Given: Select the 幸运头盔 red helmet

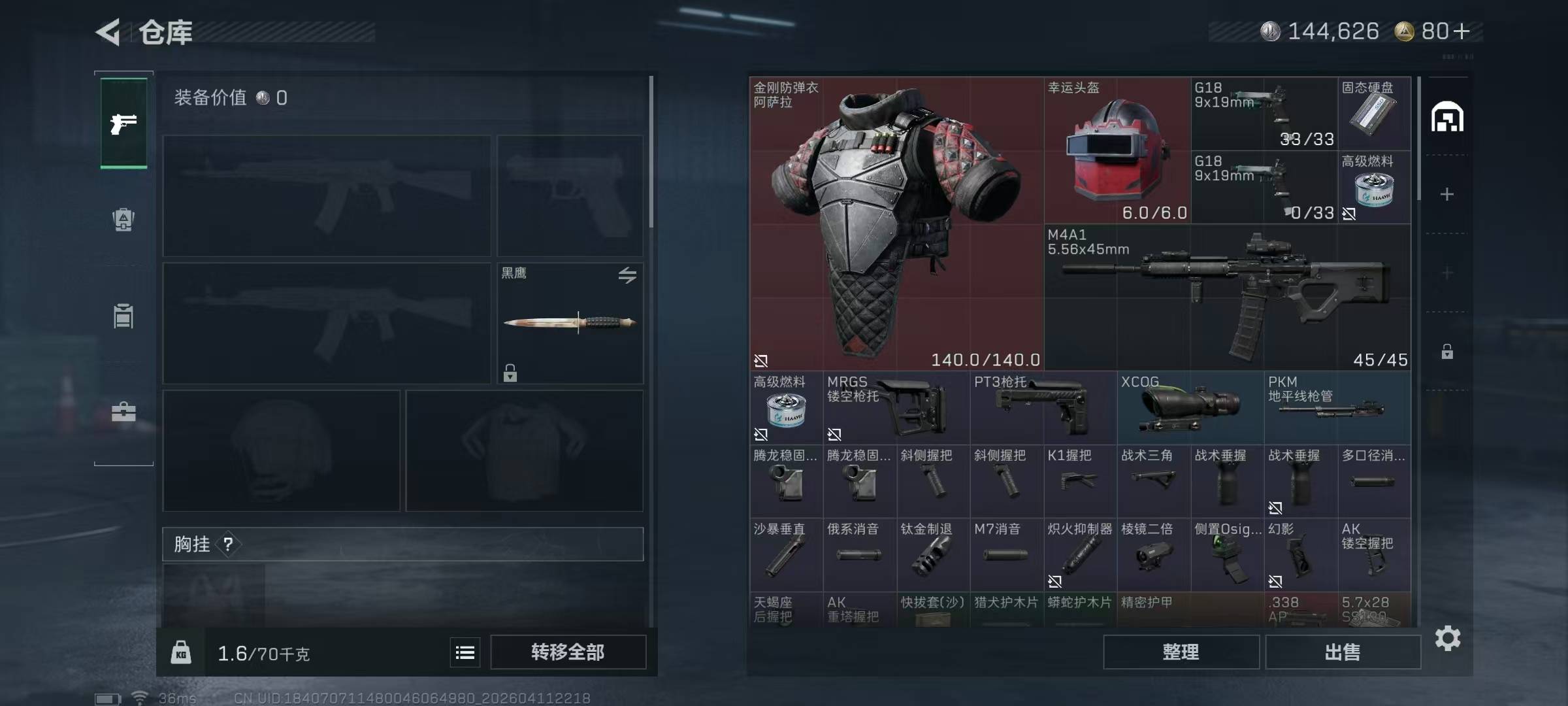Looking at the screenshot, I should point(1117,150).
